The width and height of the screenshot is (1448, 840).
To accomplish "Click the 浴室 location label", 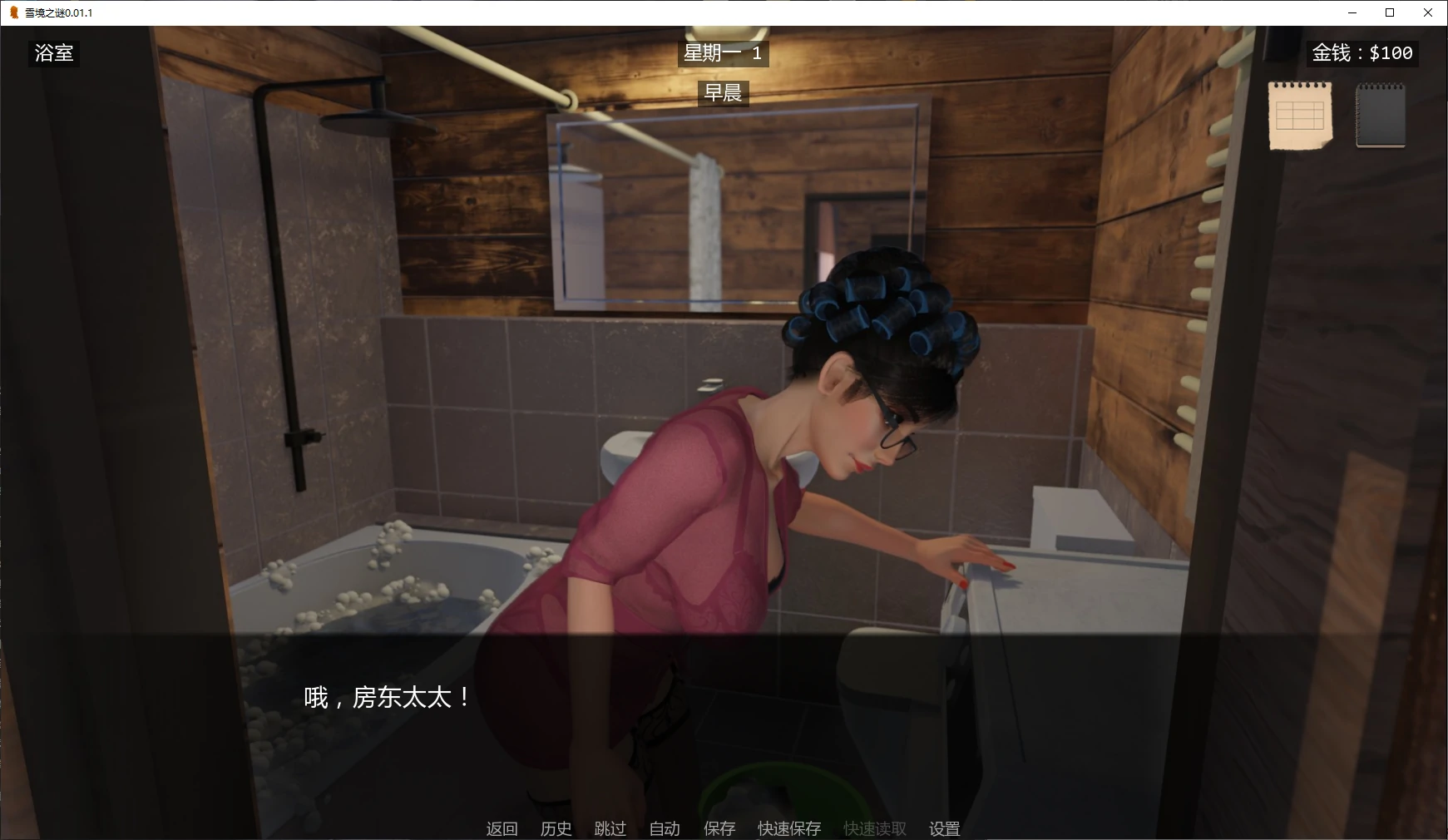I will (x=53, y=53).
